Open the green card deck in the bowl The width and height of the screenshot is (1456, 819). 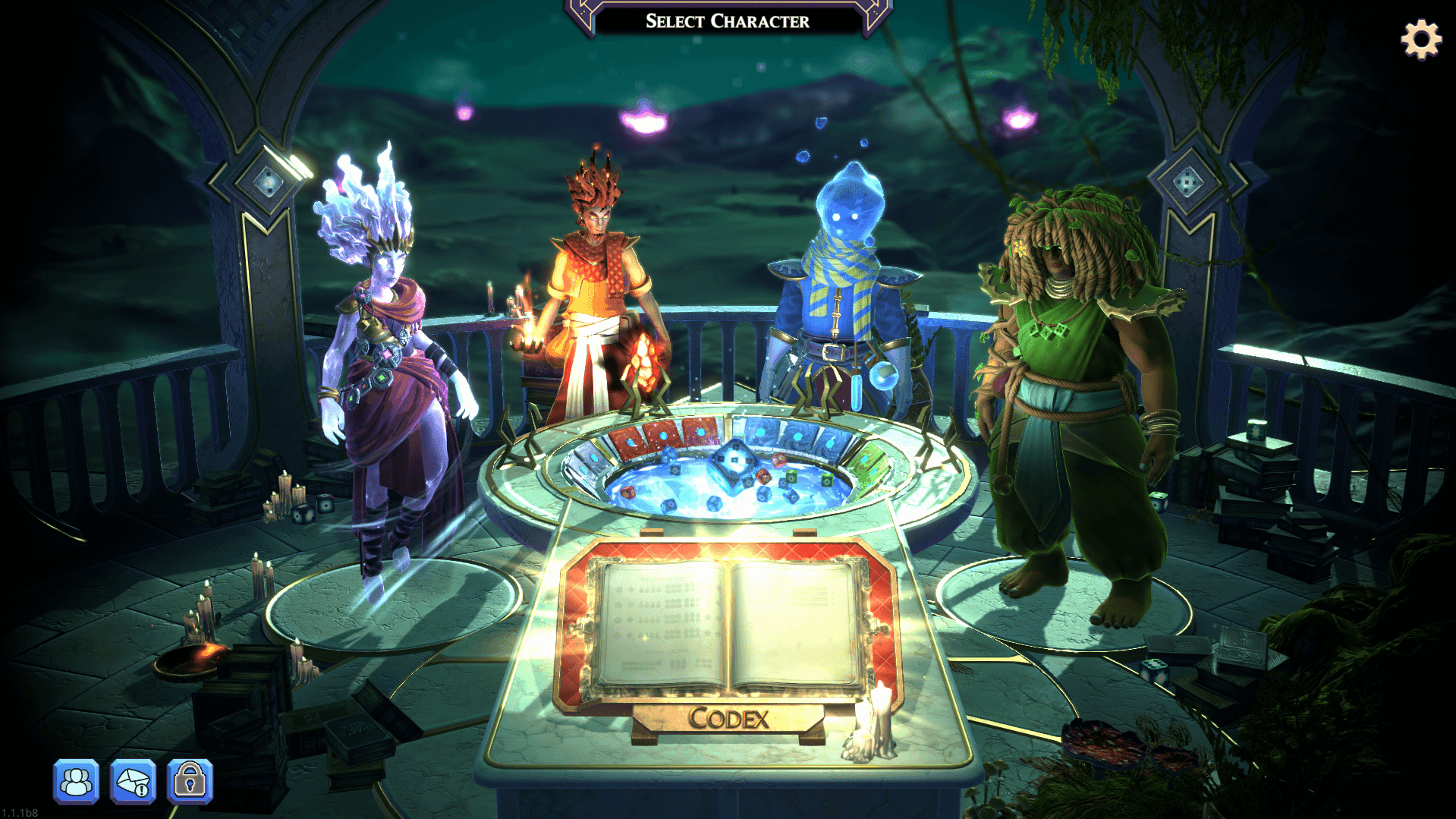point(868,463)
